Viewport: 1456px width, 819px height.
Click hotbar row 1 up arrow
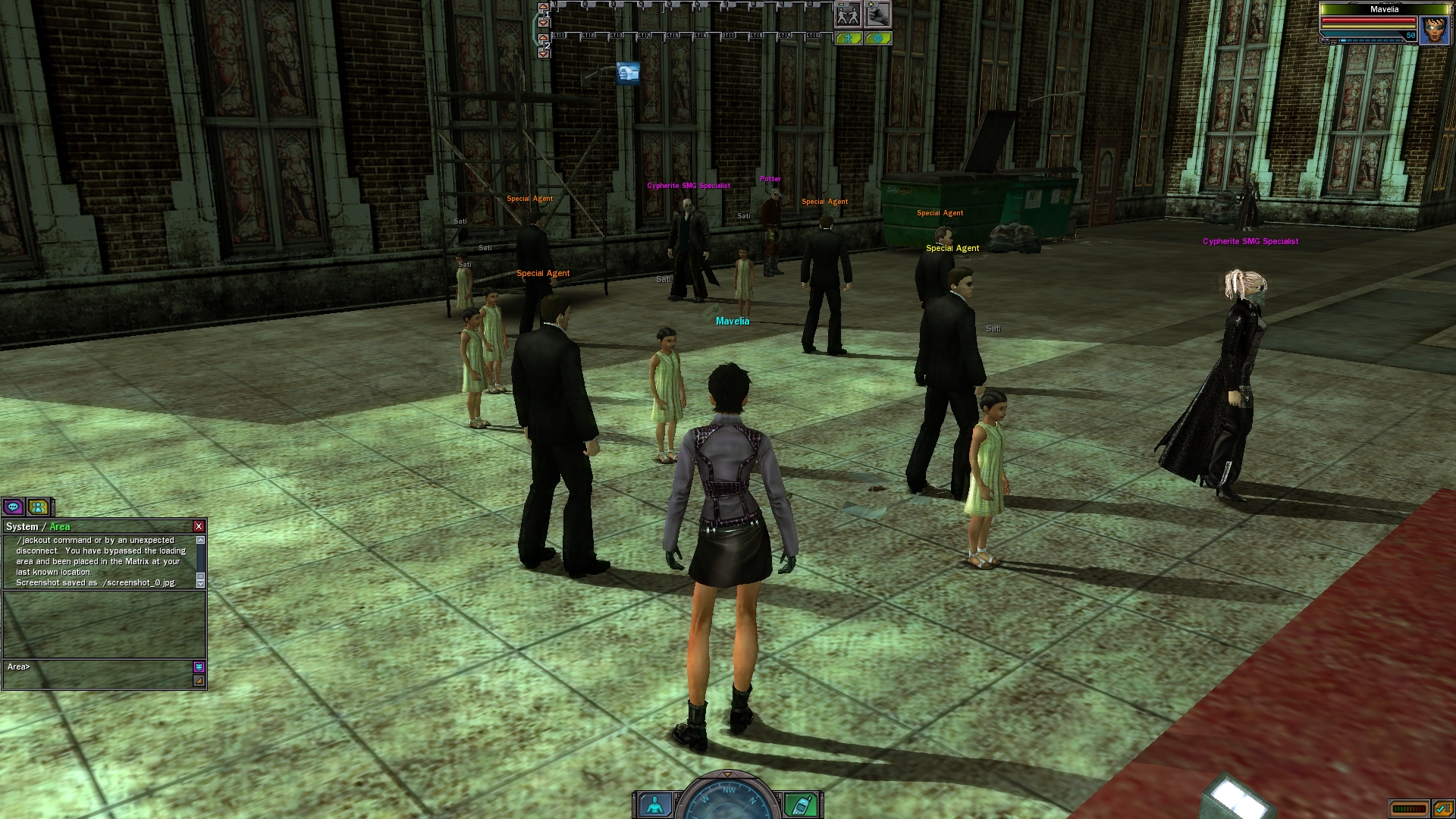[x=543, y=7]
